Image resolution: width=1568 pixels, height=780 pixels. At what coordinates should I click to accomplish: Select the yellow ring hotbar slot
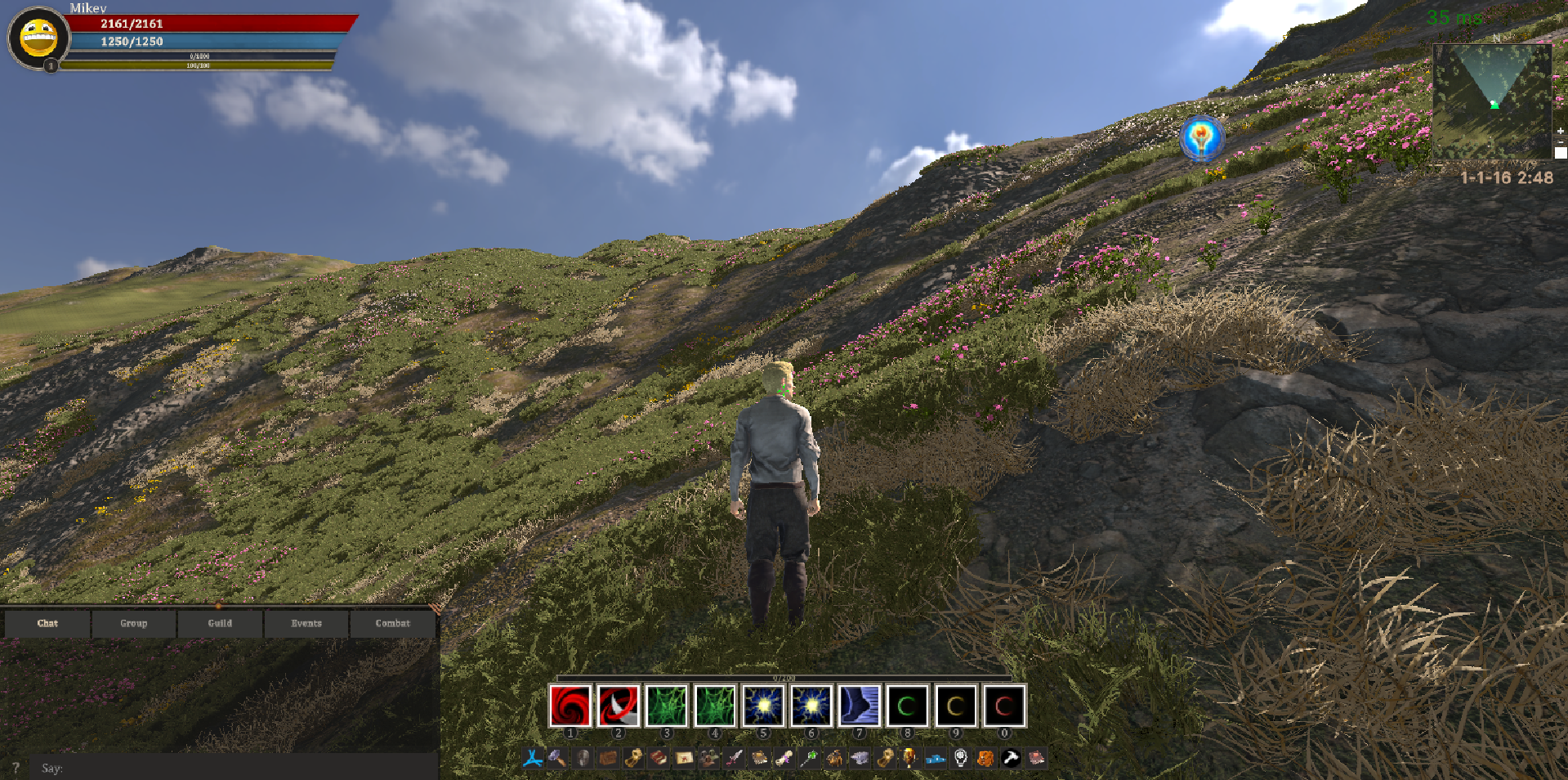click(955, 706)
